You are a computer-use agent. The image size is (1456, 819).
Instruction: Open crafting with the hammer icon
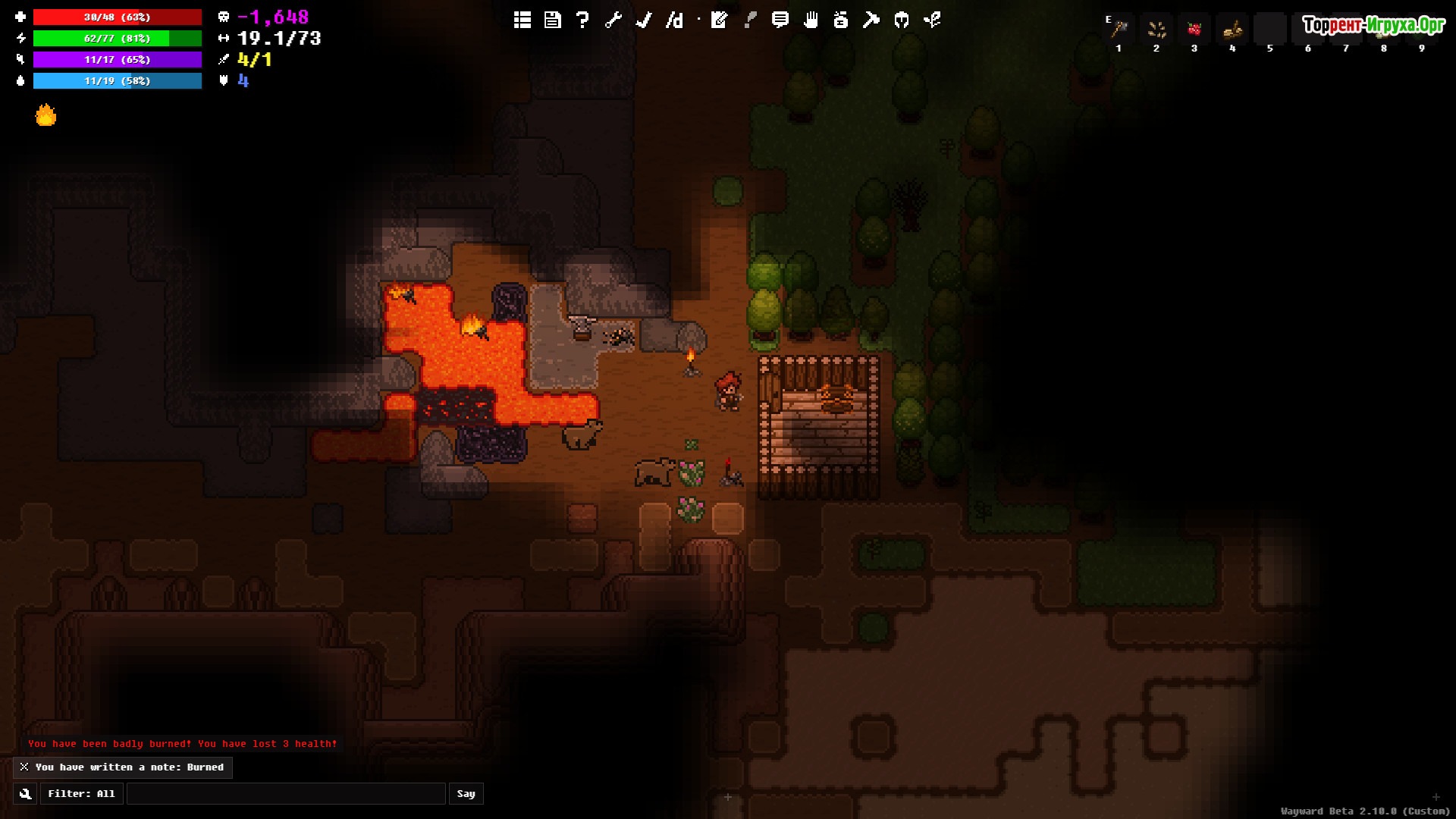coord(871,20)
